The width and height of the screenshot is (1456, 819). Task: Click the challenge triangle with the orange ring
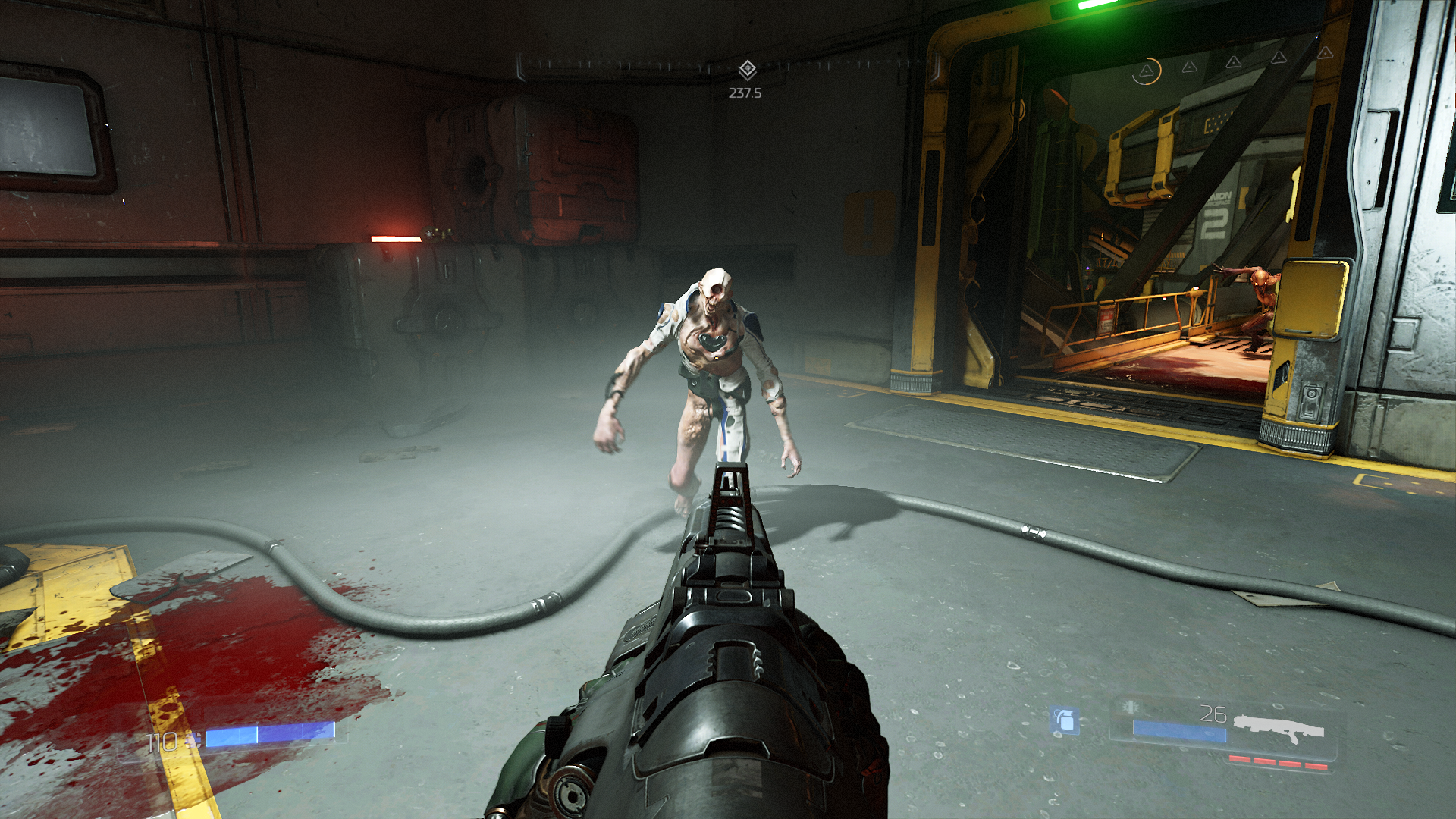[x=1147, y=71]
